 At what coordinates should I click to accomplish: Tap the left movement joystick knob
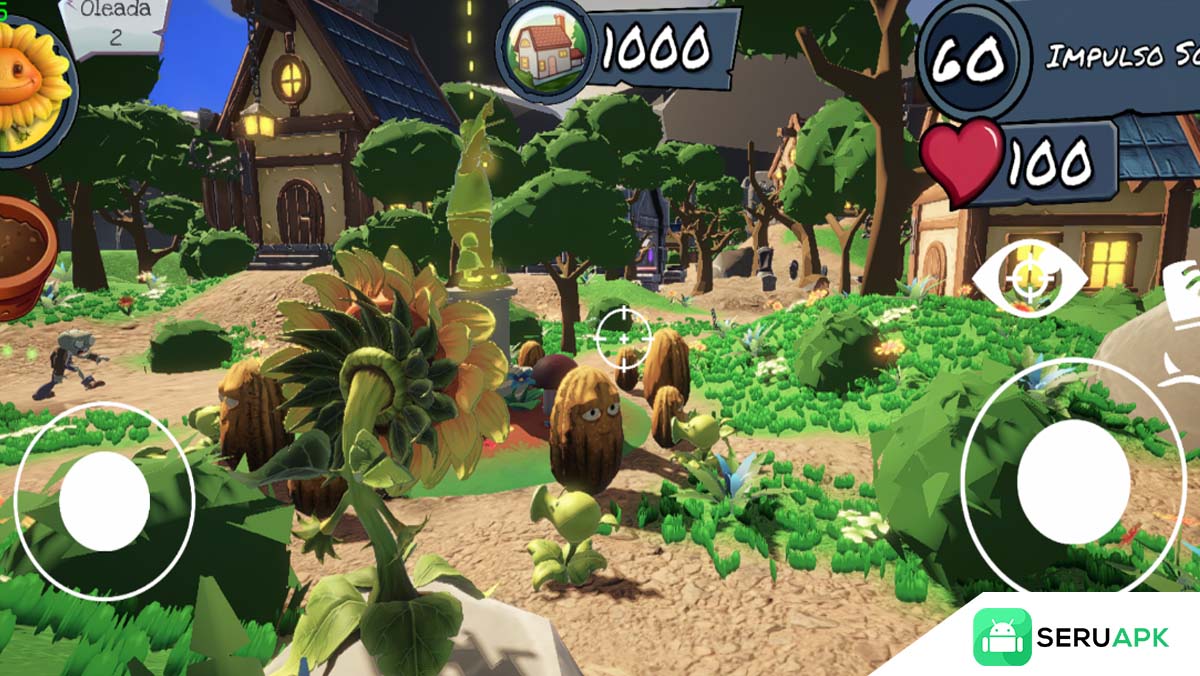104,501
